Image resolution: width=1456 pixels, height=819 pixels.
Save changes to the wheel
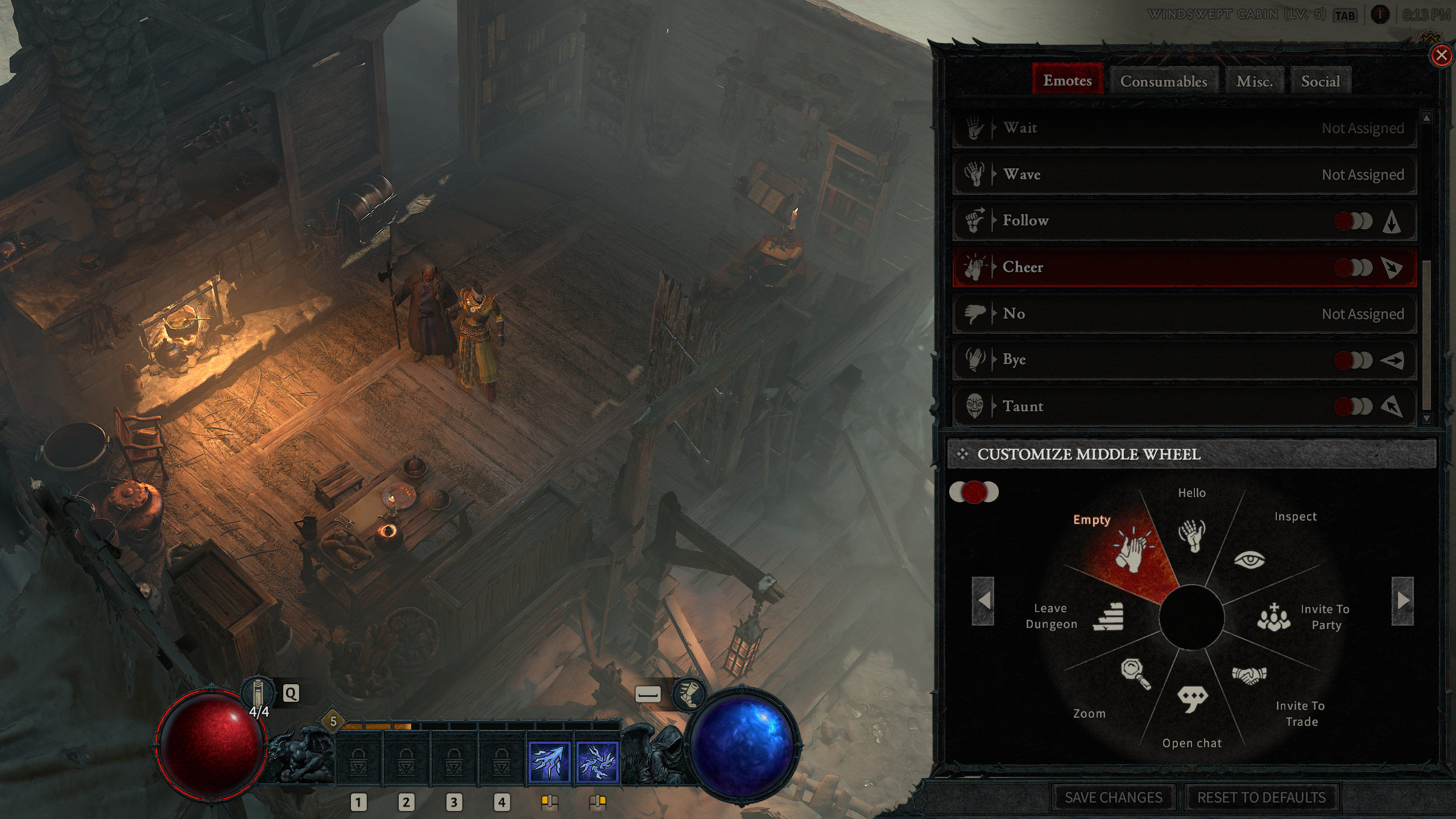pyautogui.click(x=1113, y=797)
